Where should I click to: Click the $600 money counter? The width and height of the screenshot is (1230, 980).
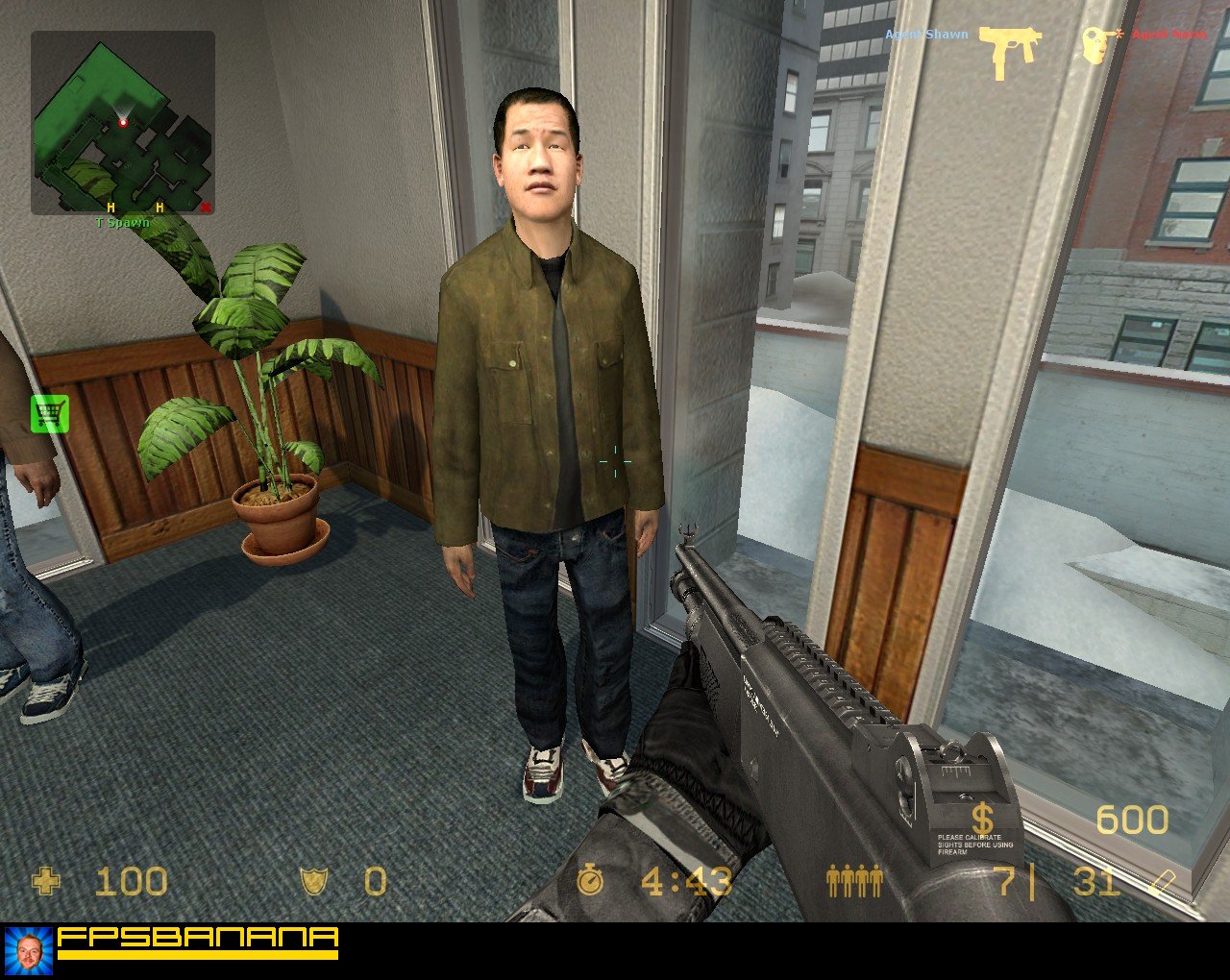click(1134, 821)
